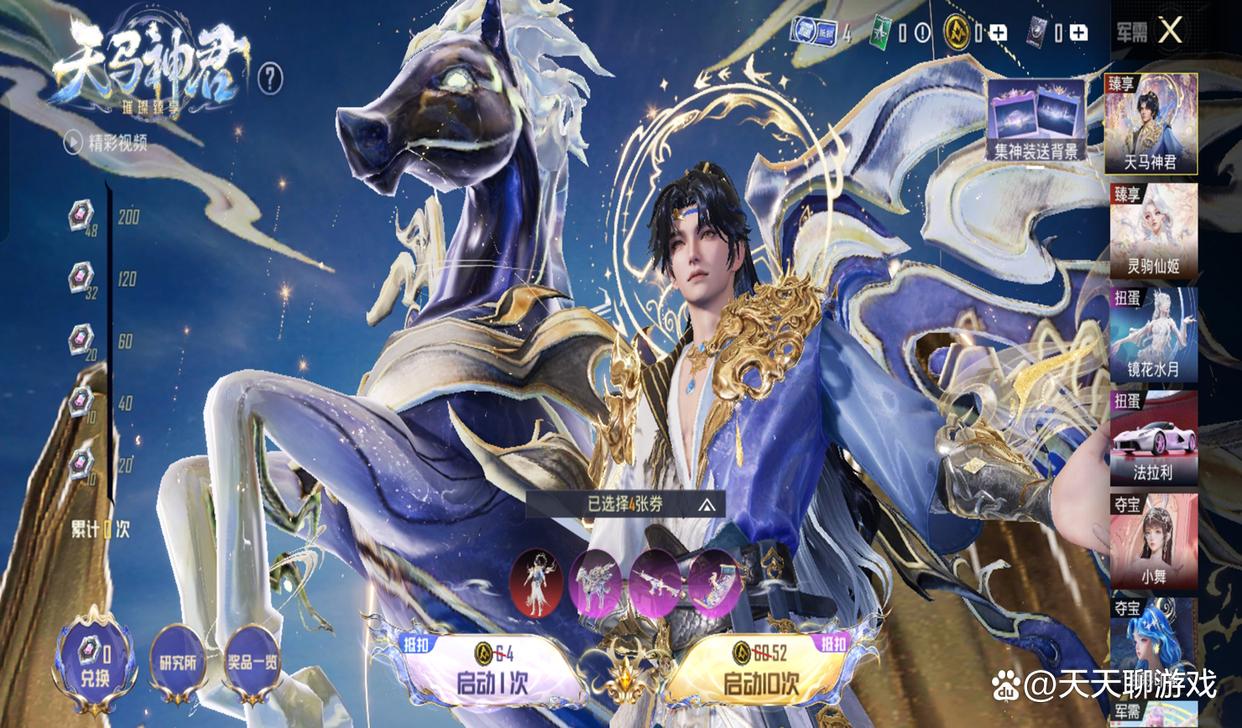Switch to the 小舞 treasure tab

[1153, 542]
